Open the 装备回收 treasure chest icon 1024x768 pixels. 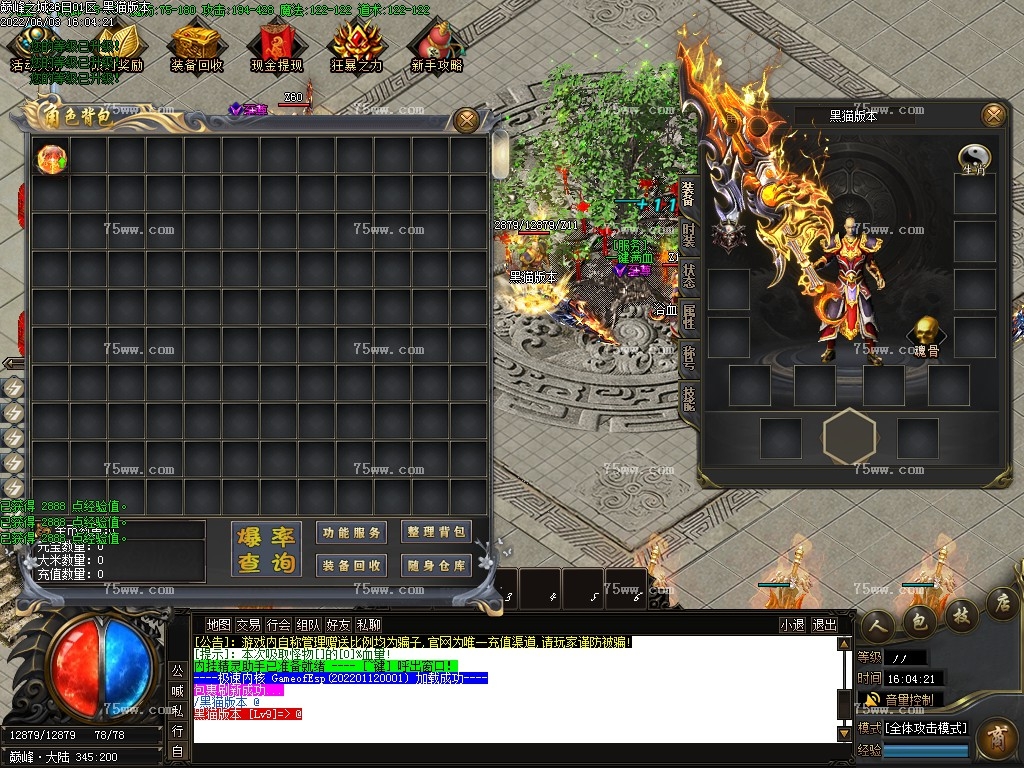pyautogui.click(x=196, y=48)
